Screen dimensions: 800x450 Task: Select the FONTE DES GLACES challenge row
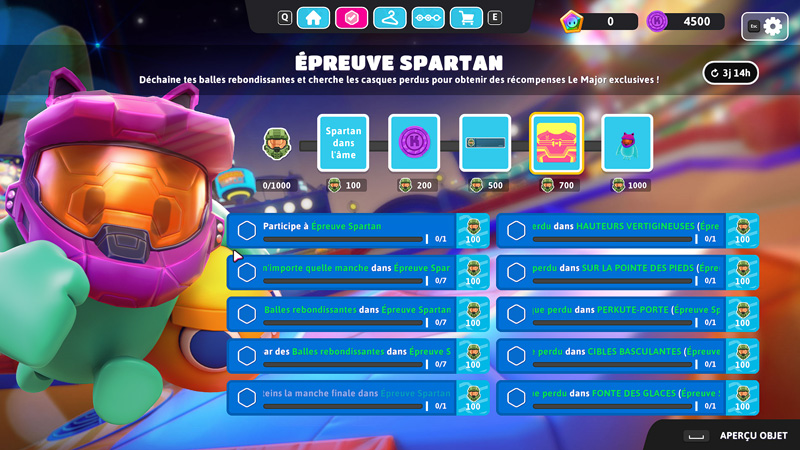pos(612,399)
